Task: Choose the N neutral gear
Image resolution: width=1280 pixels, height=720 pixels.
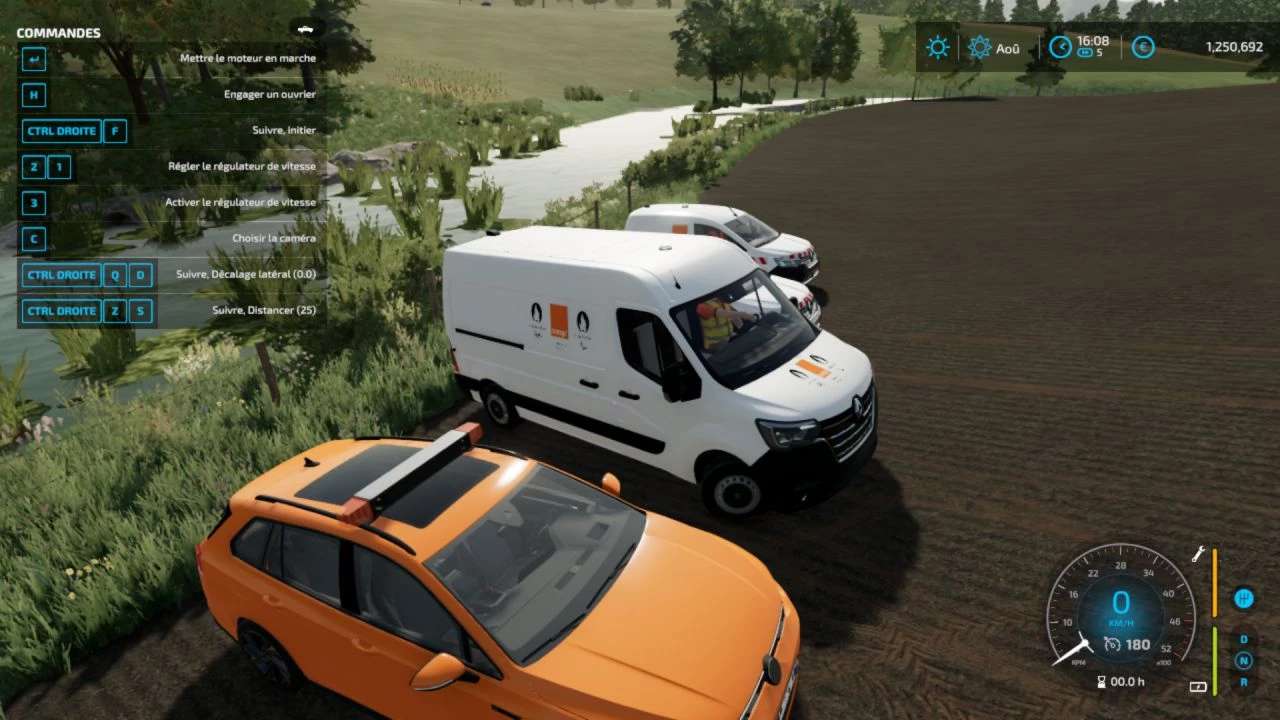Action: point(1243,660)
